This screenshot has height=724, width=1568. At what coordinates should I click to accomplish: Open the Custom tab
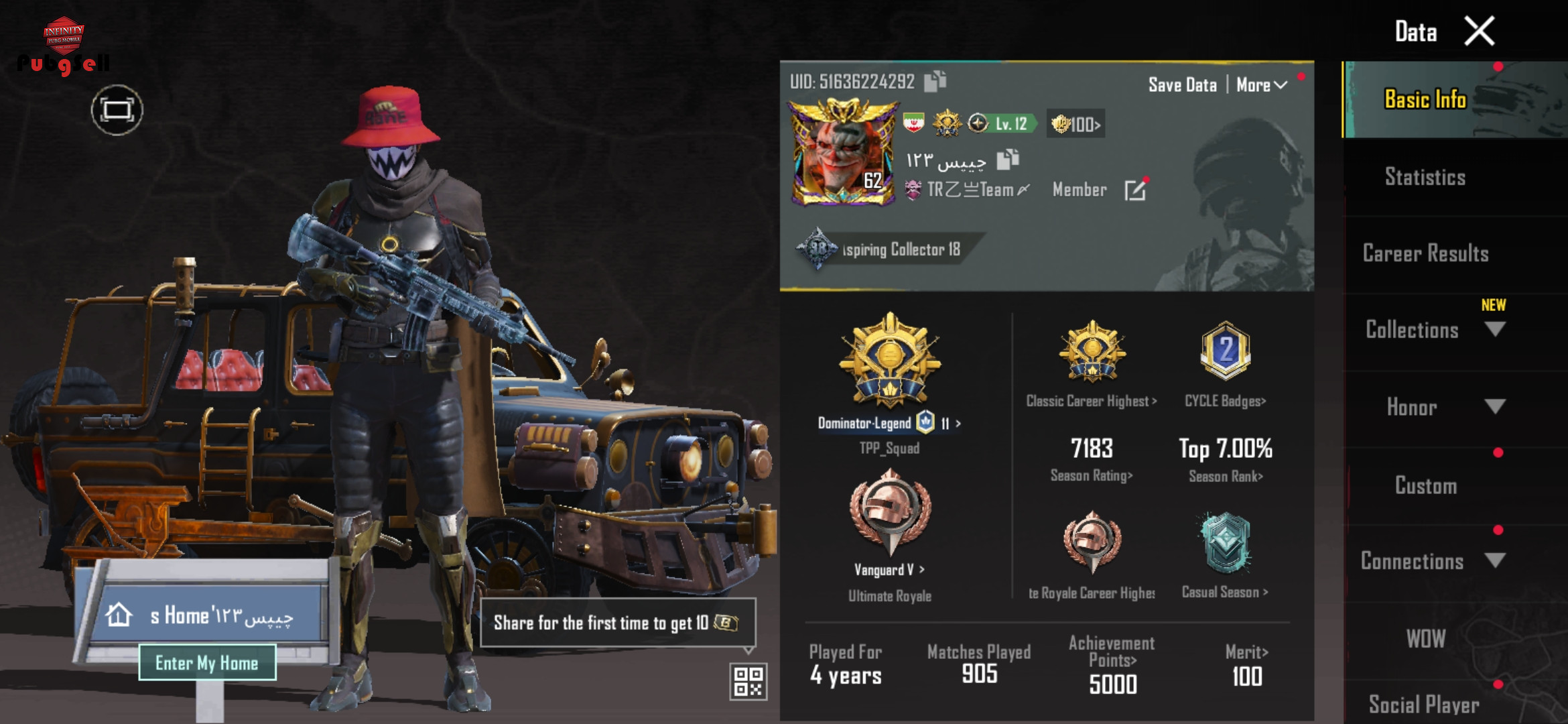[x=1425, y=485]
